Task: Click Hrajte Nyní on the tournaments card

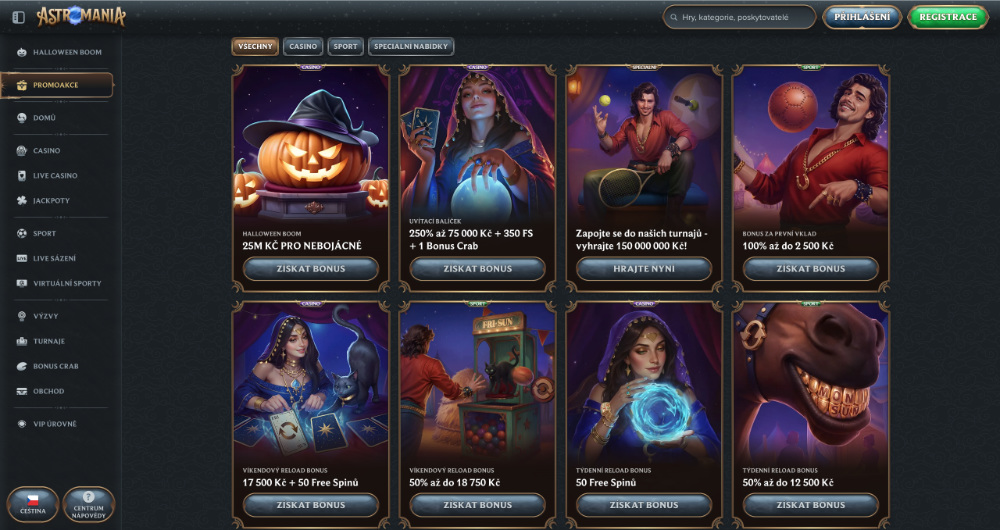Action: [x=644, y=269]
